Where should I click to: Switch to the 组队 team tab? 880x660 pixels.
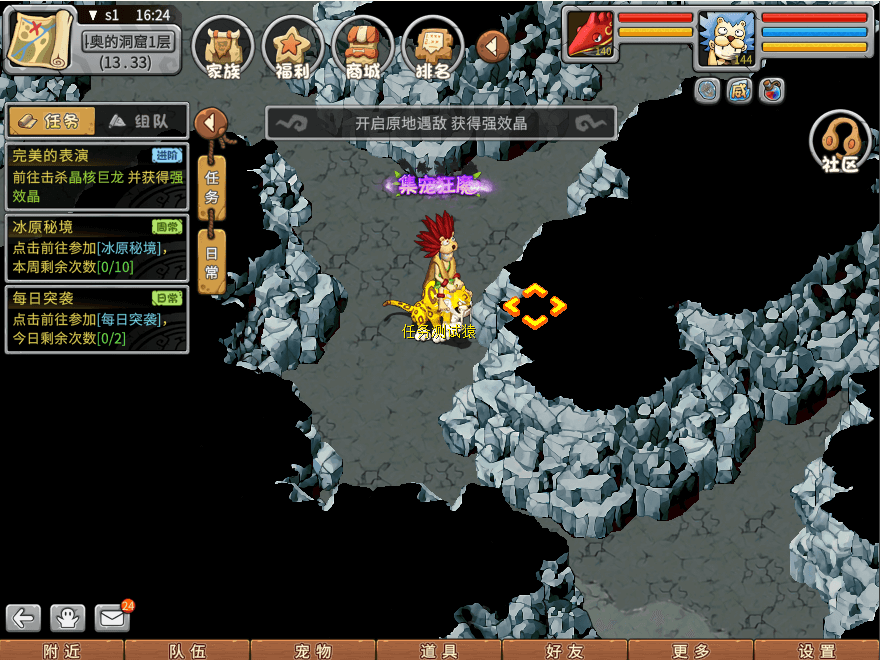[144, 121]
